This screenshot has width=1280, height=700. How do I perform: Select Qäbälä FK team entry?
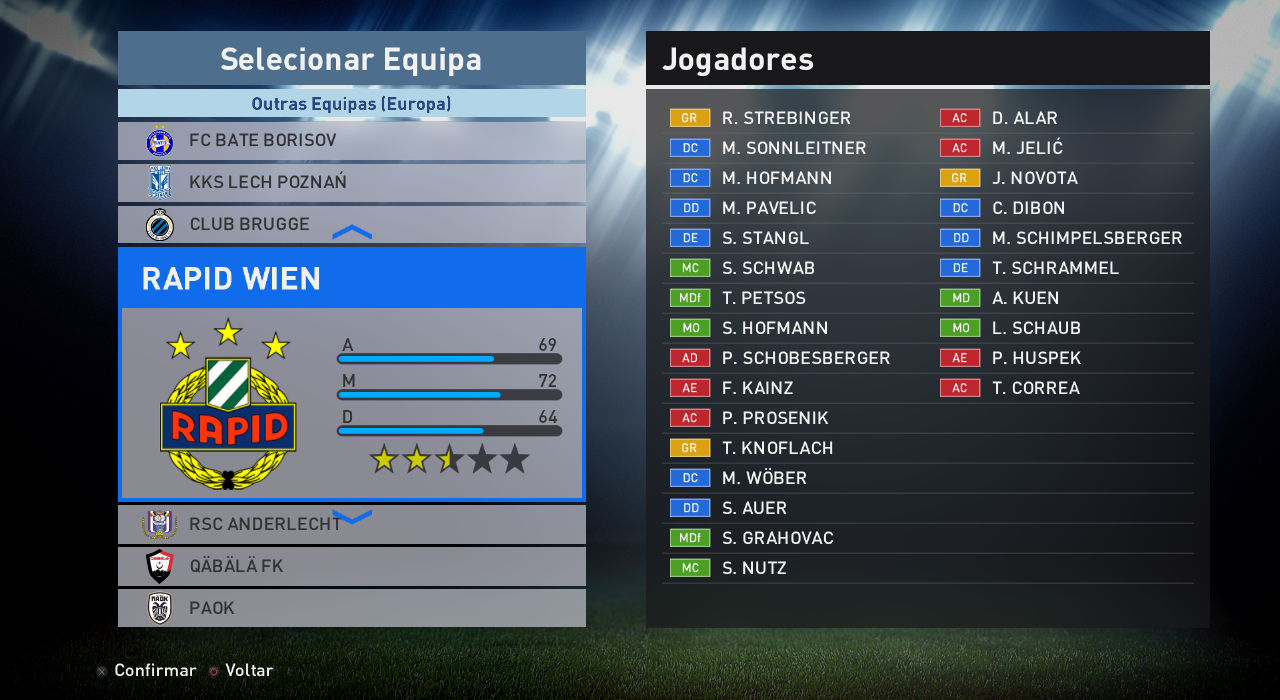pyautogui.click(x=351, y=566)
